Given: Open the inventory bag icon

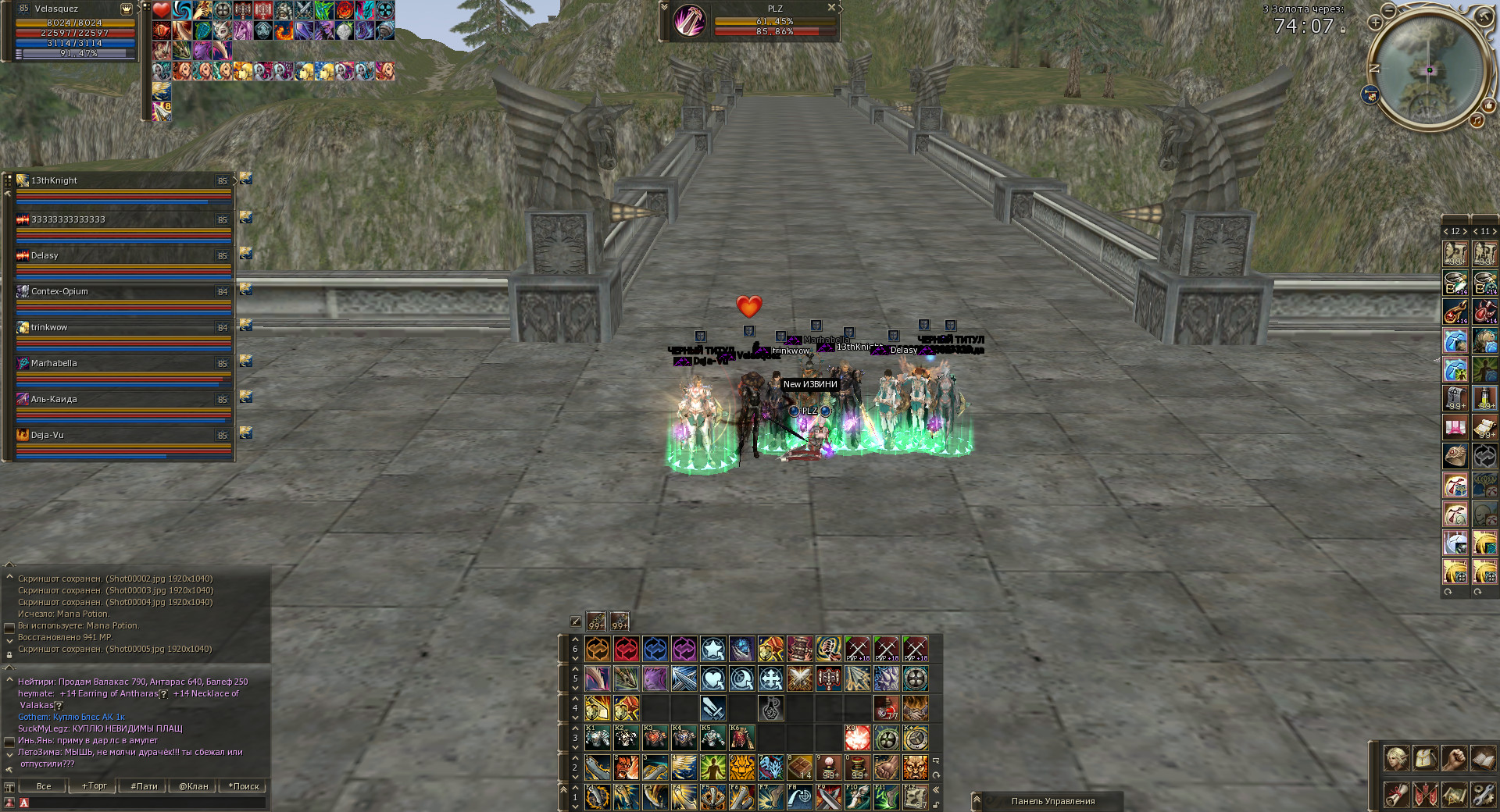Looking at the screenshot, I should pyautogui.click(x=1425, y=758).
